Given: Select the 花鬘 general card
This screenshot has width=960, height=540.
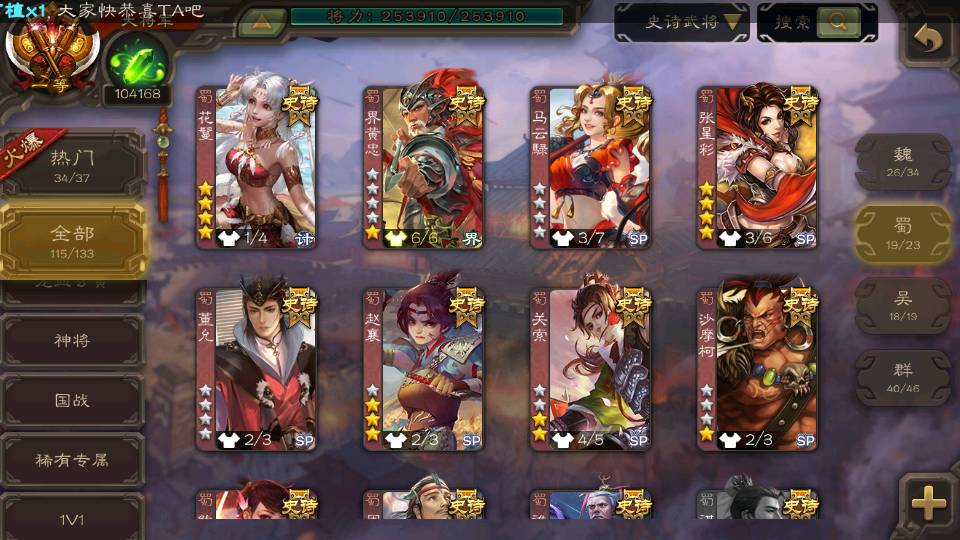Looking at the screenshot, I should (x=257, y=167).
